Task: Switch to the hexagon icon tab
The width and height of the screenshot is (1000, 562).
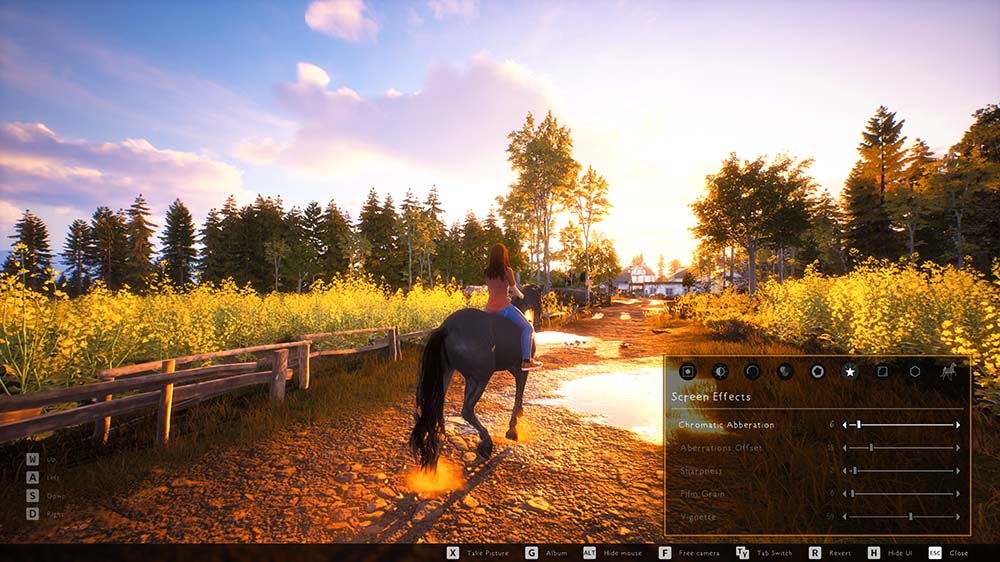Action: 915,371
